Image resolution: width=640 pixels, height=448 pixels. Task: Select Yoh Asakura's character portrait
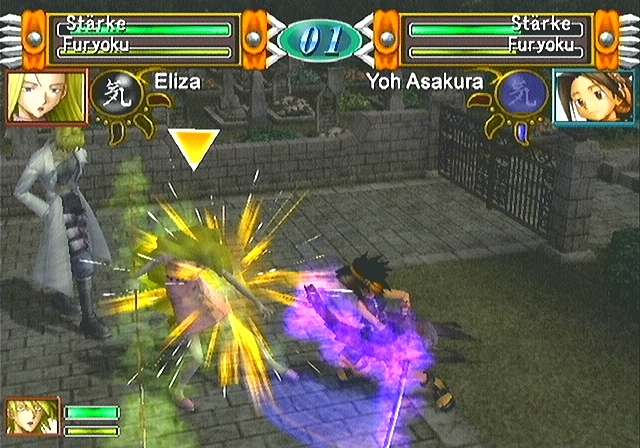point(593,97)
